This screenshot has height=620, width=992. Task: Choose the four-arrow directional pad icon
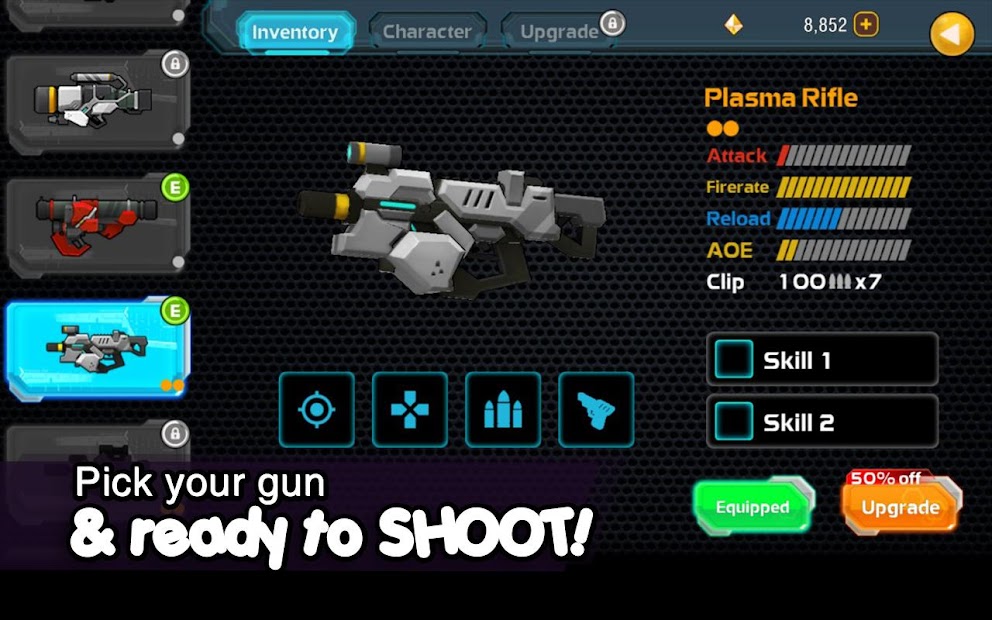pos(409,409)
